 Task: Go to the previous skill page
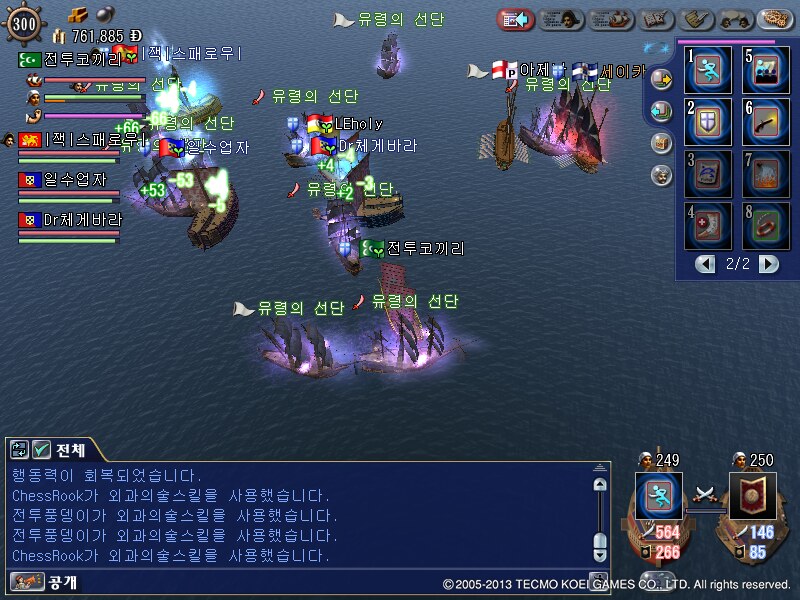[x=706, y=264]
